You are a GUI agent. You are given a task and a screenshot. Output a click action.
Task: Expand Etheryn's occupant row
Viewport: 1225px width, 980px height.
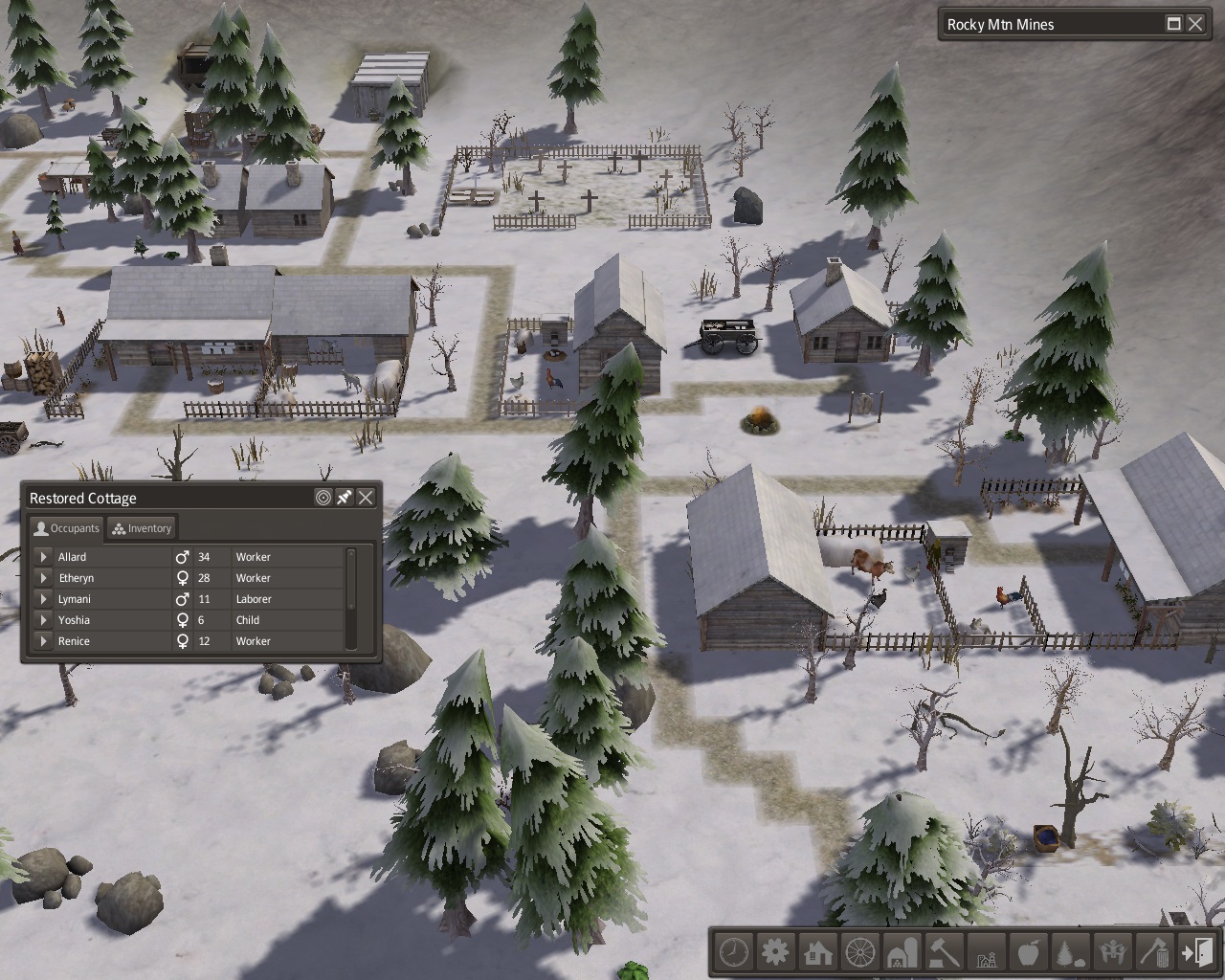(43, 578)
